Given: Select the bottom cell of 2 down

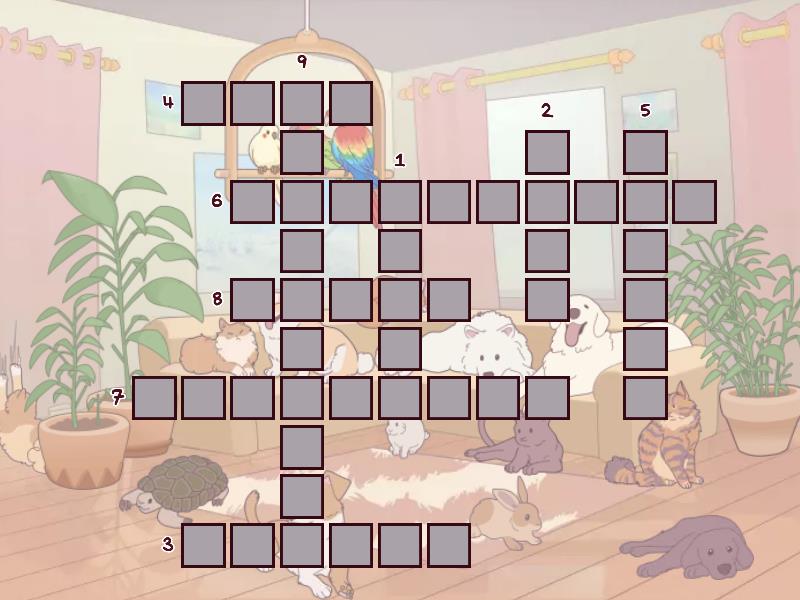Looking at the screenshot, I should [x=547, y=299].
